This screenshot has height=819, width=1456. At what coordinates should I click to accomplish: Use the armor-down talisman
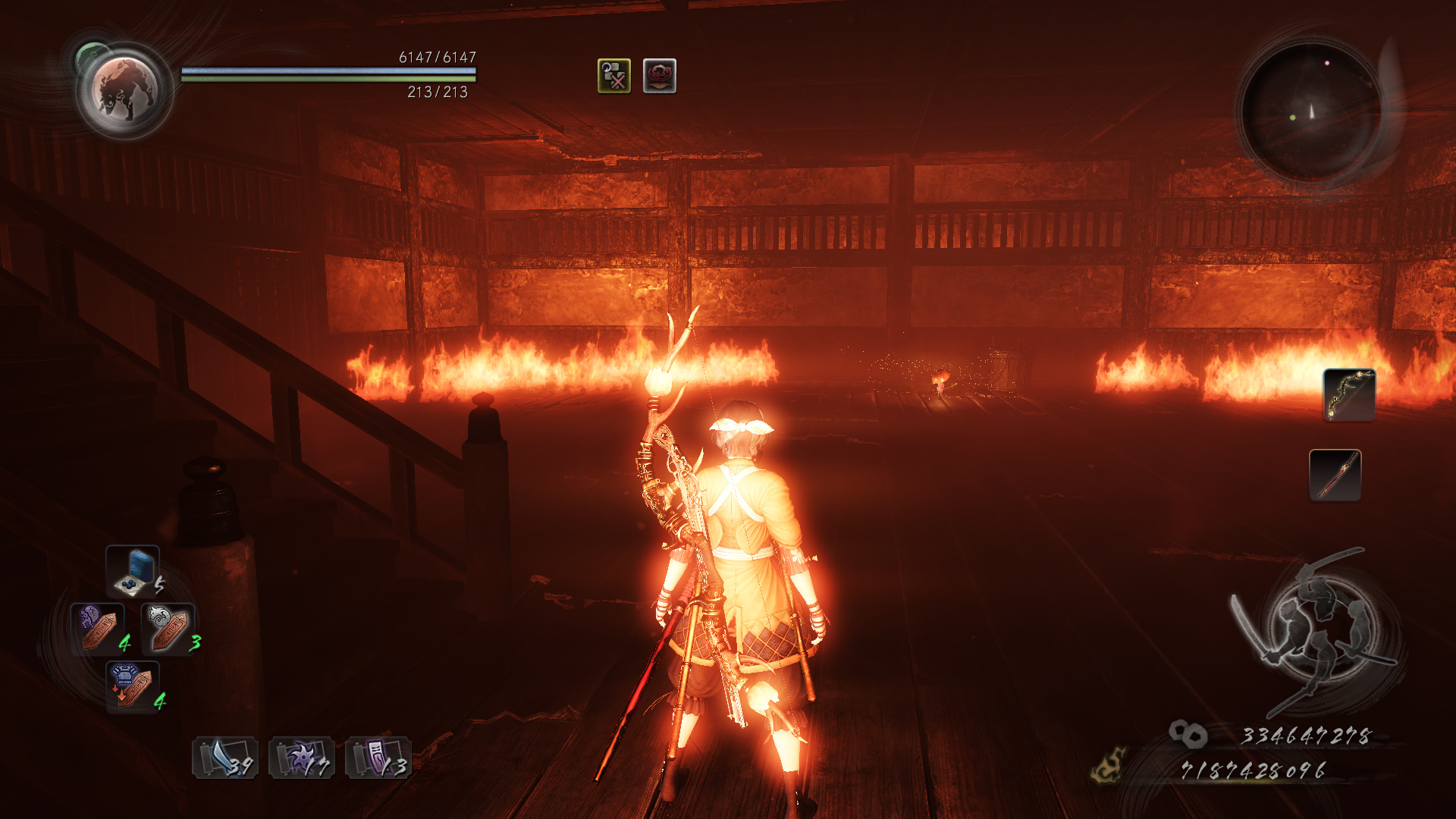(133, 686)
